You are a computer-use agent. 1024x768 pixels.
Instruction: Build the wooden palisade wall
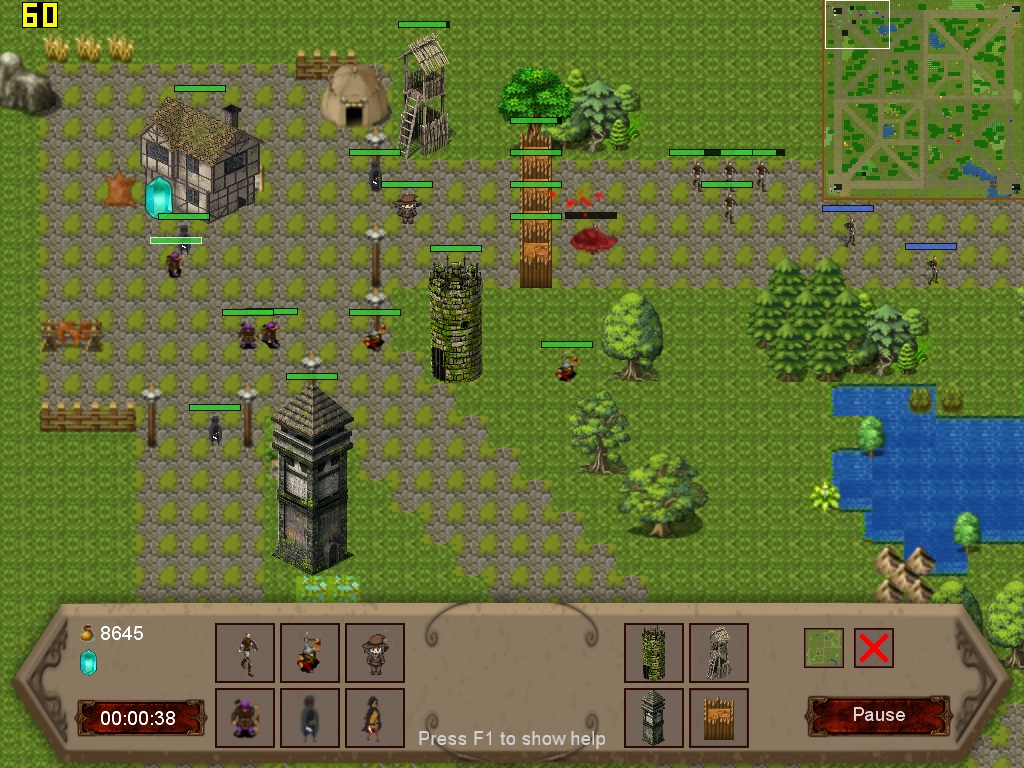click(719, 718)
